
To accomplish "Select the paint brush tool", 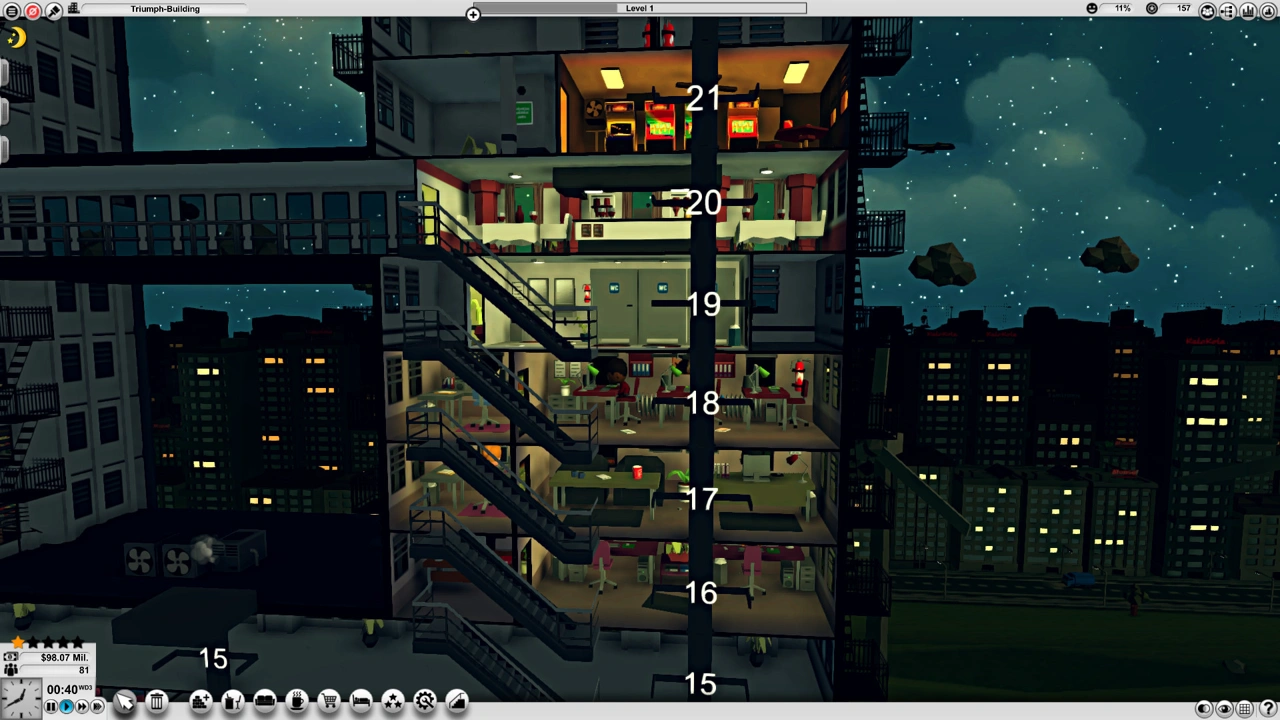I will [54, 10].
